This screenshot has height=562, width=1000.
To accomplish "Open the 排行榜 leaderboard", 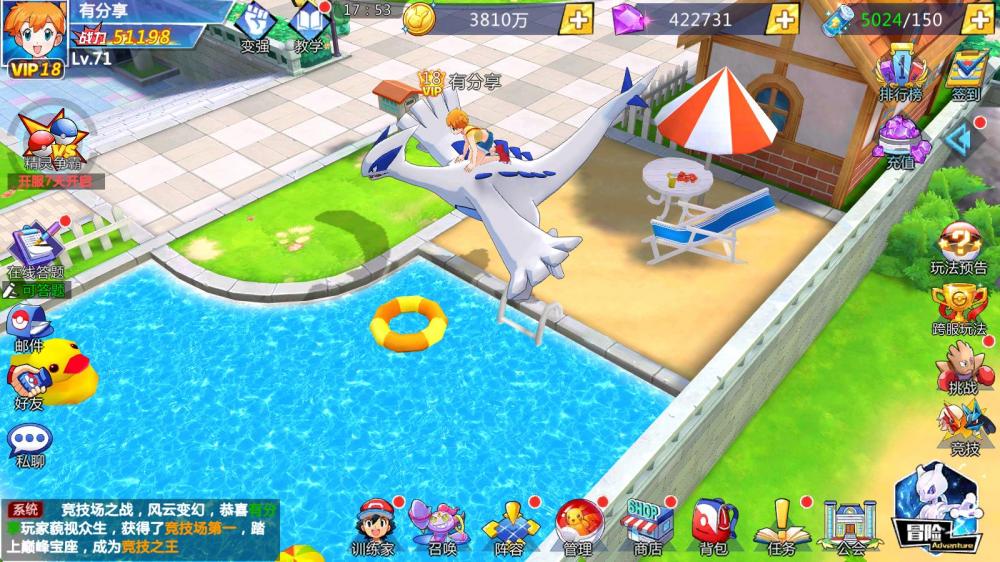I will [899, 74].
